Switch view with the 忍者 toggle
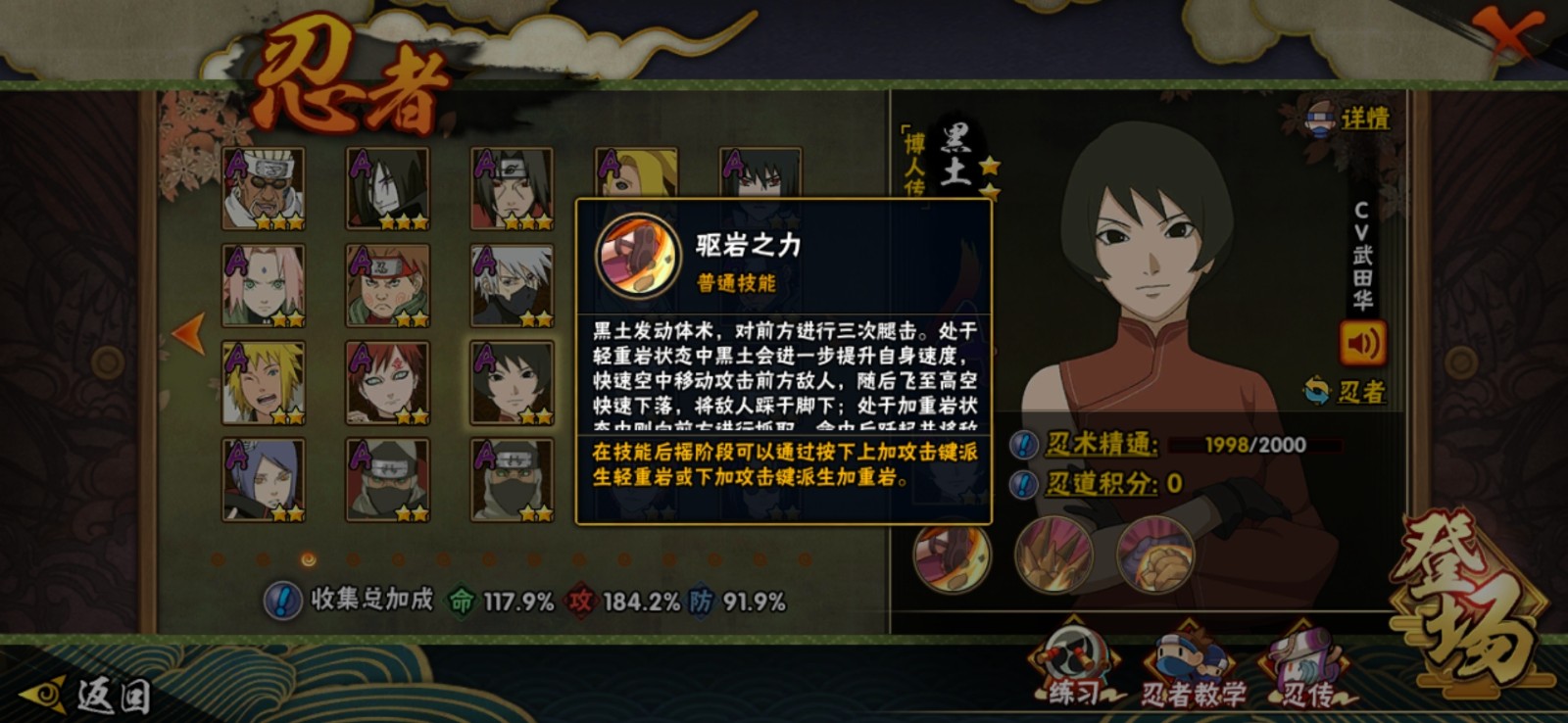Viewport: 1568px width, 723px height. tap(1345, 392)
